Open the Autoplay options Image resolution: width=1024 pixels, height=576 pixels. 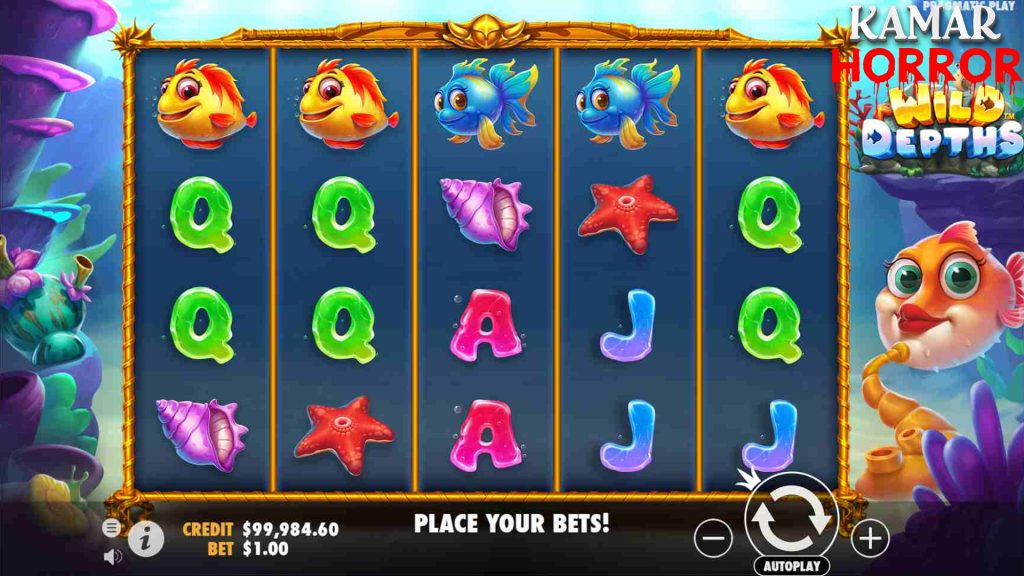click(790, 566)
